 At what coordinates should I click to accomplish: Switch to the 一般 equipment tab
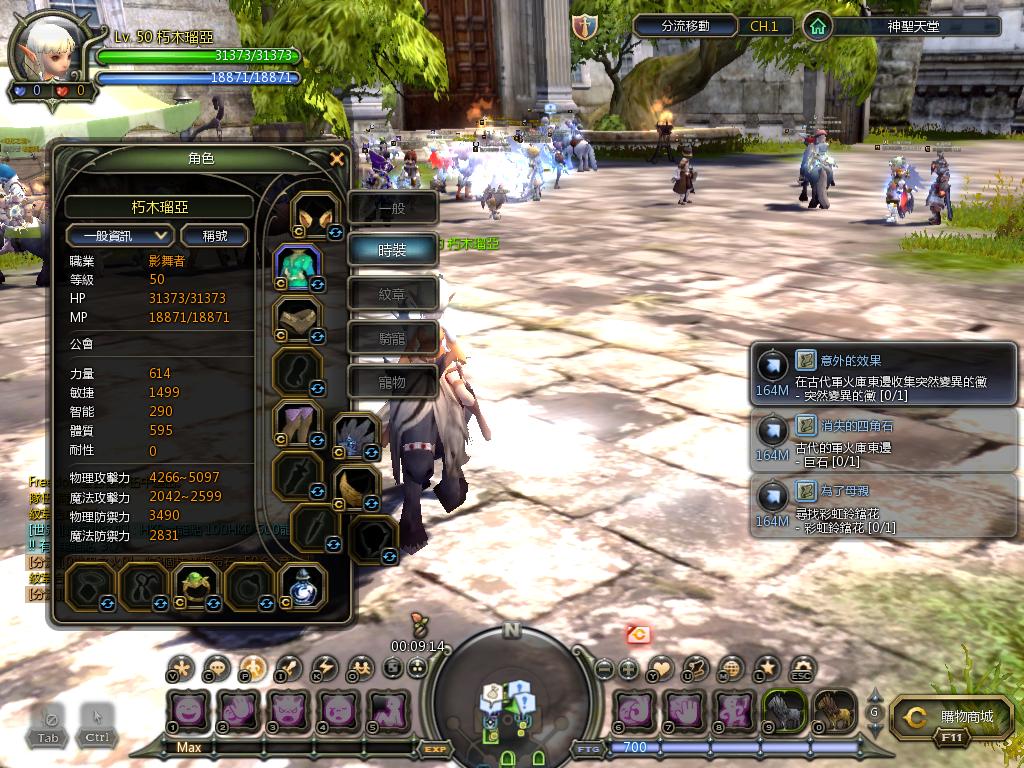pyautogui.click(x=392, y=208)
